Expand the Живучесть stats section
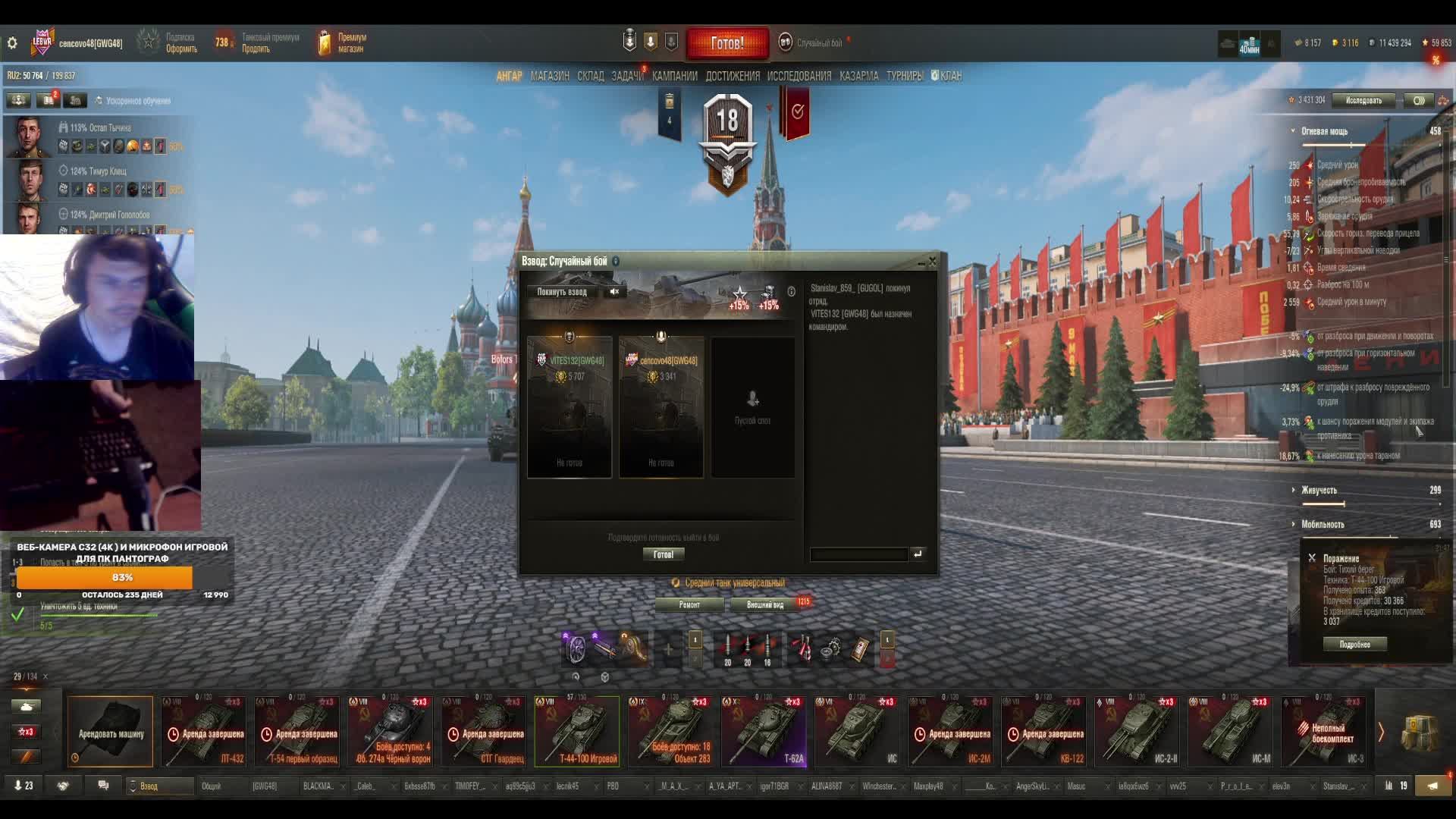This screenshot has width=1456, height=819. (x=1319, y=490)
